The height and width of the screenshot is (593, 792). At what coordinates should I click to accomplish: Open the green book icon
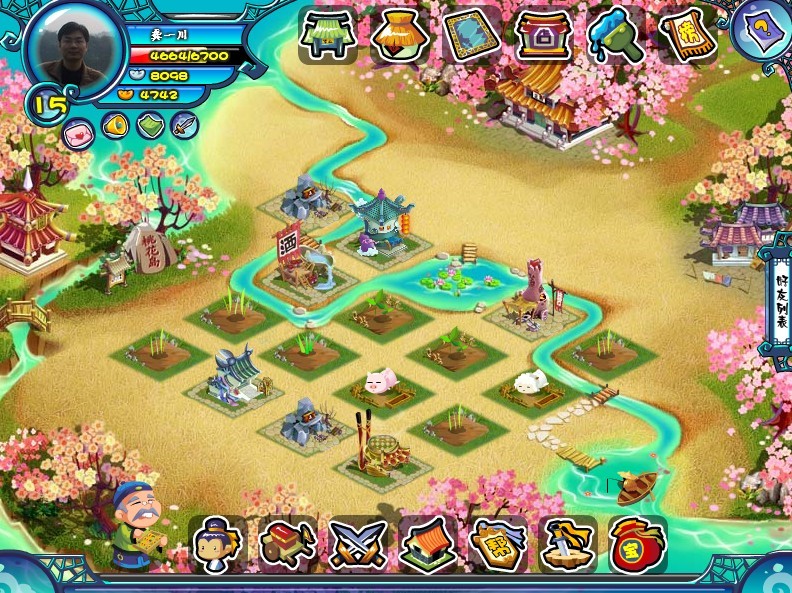coord(149,126)
